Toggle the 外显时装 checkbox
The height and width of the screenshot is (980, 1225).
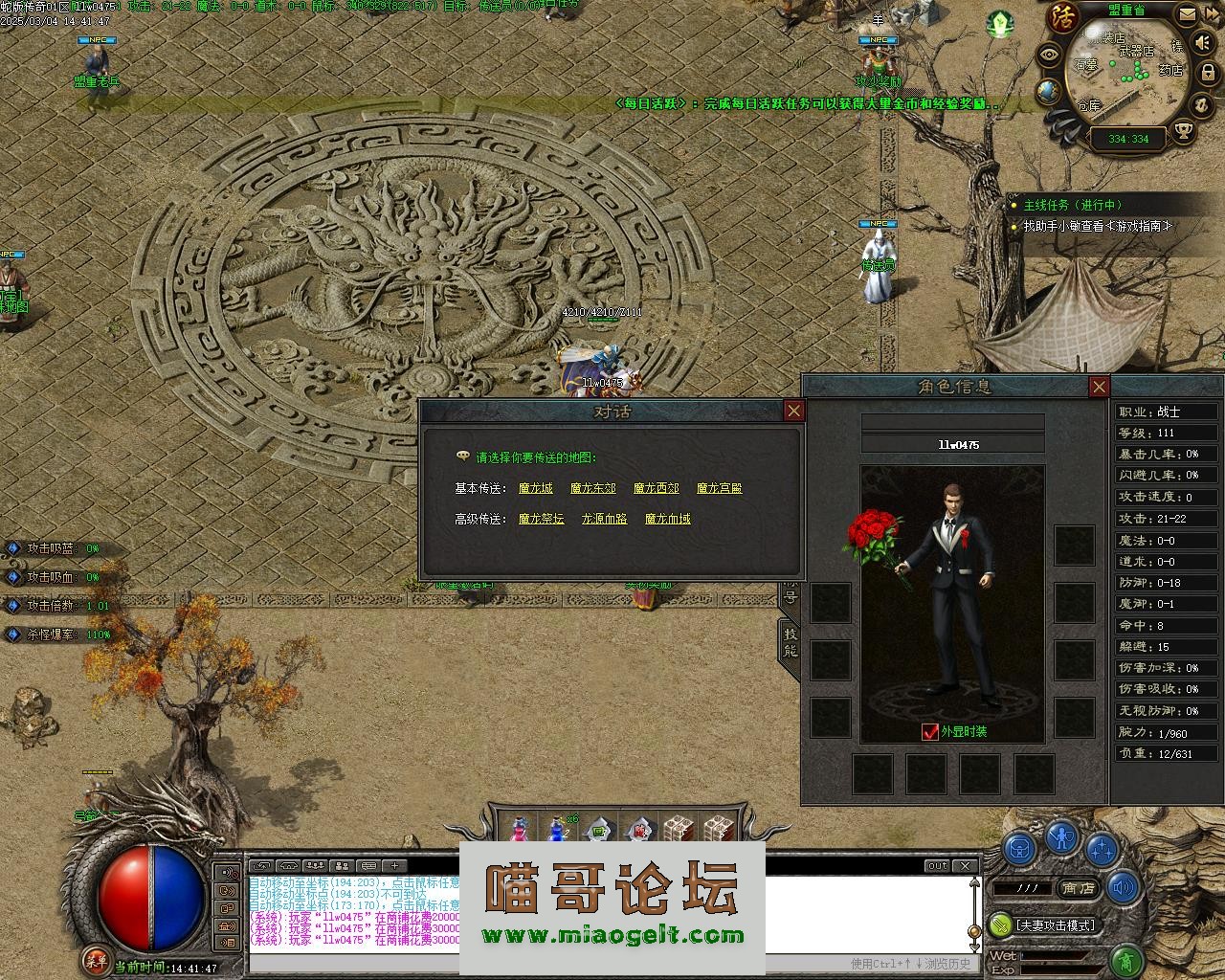(929, 732)
